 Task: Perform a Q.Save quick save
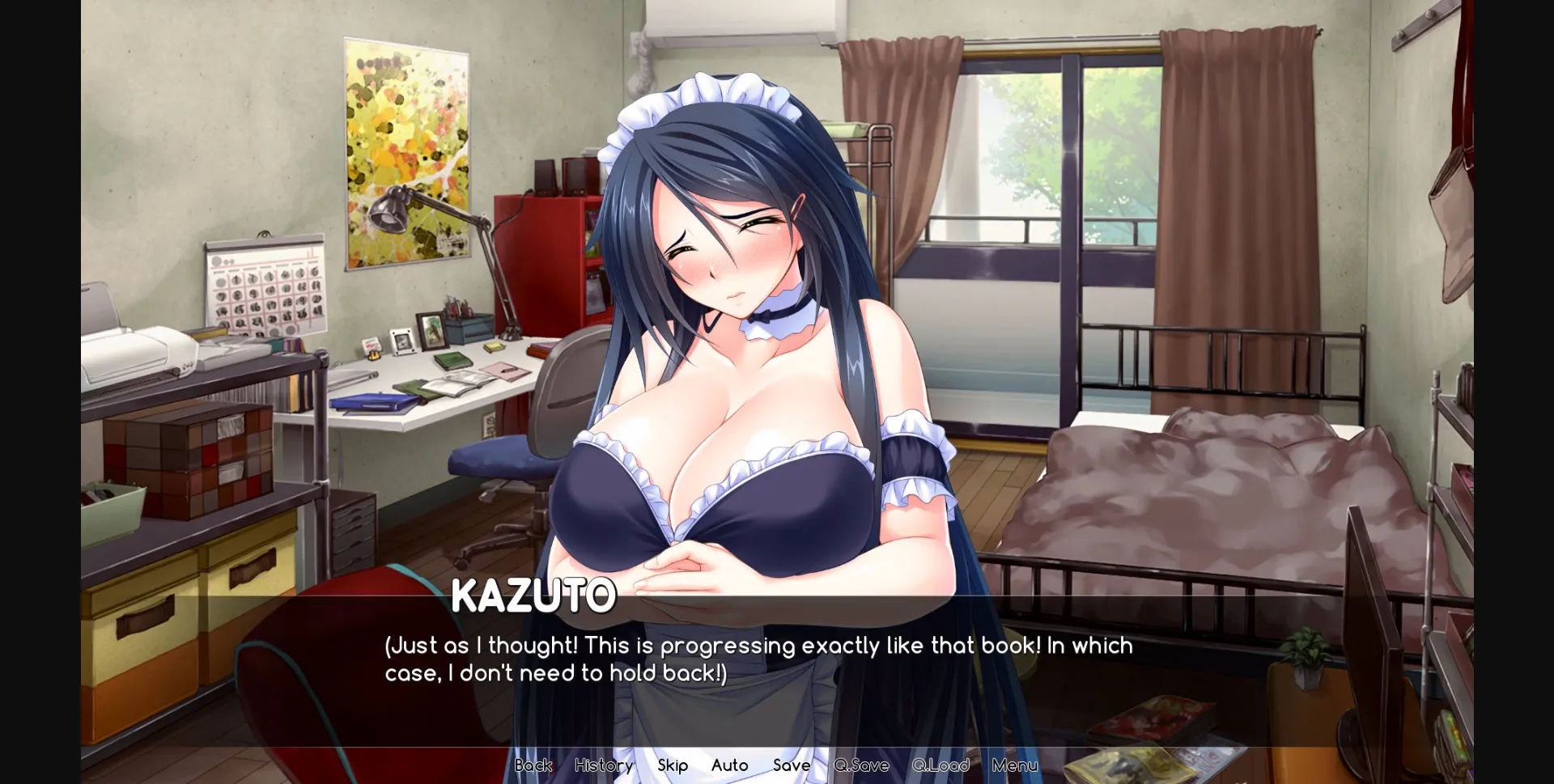[860, 765]
